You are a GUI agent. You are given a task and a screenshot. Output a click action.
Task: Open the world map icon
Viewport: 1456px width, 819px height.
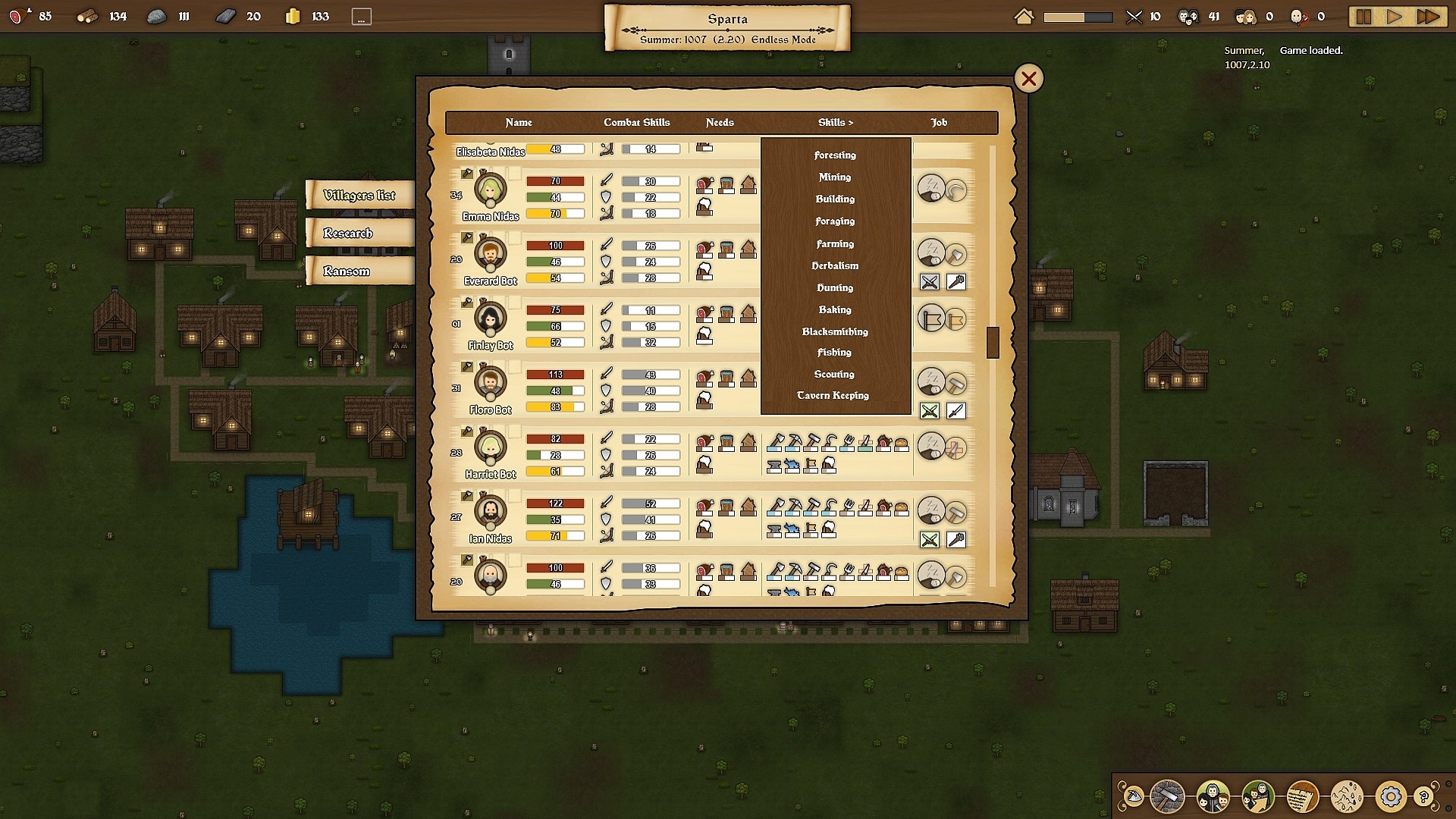tap(1347, 797)
